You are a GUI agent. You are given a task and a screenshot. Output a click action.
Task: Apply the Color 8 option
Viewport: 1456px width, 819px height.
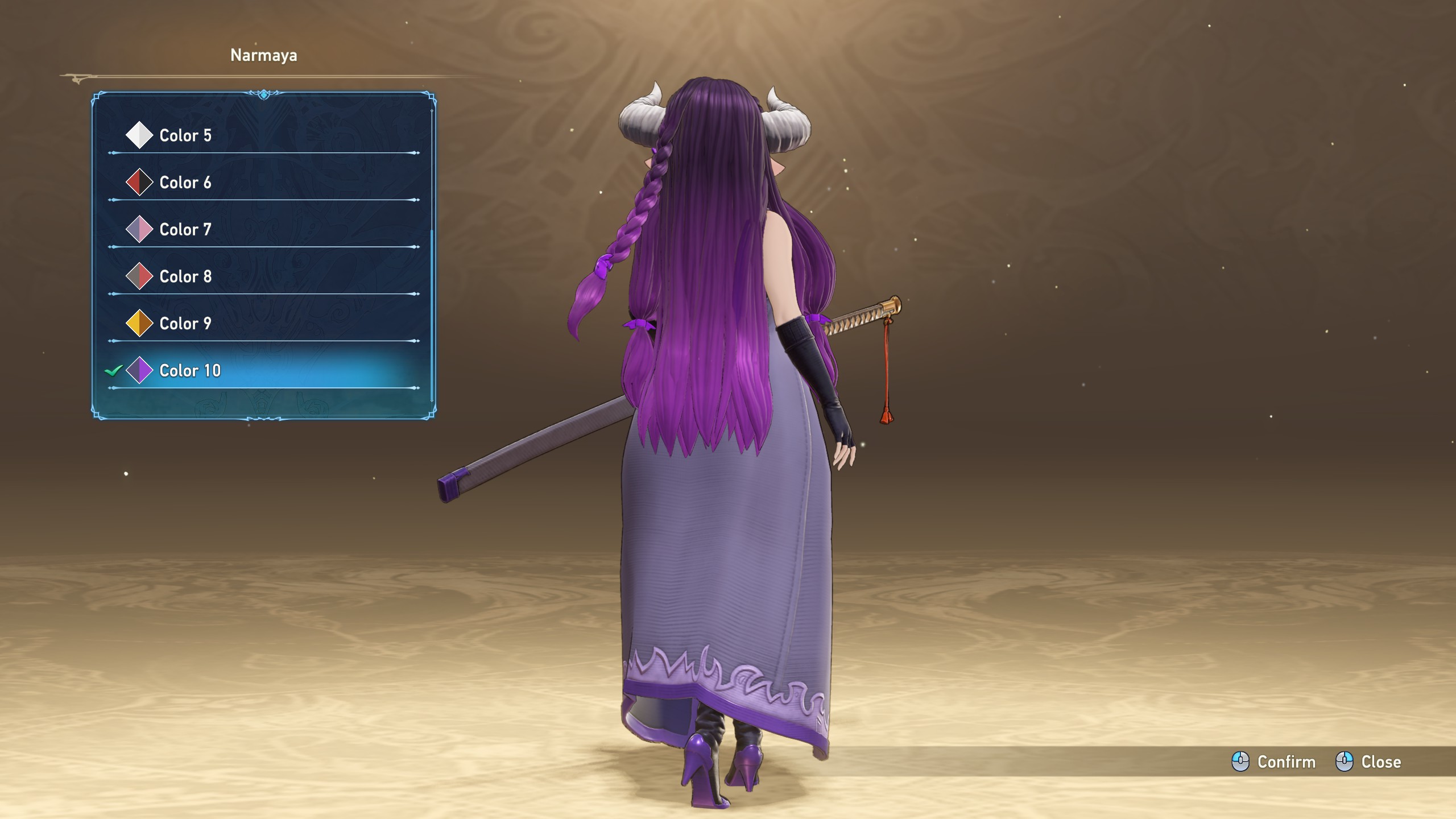tap(185, 277)
